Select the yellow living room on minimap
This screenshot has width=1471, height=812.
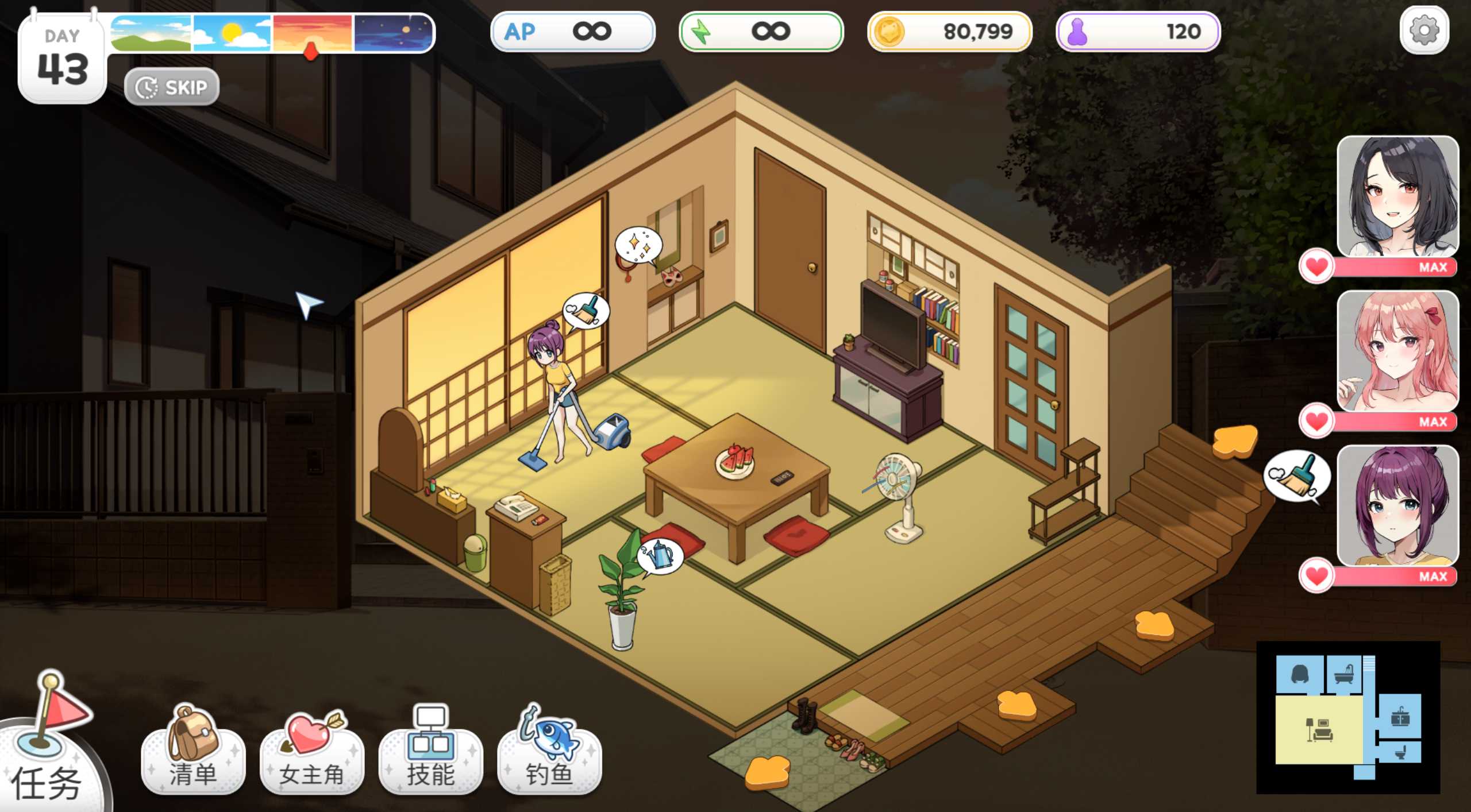[1318, 730]
